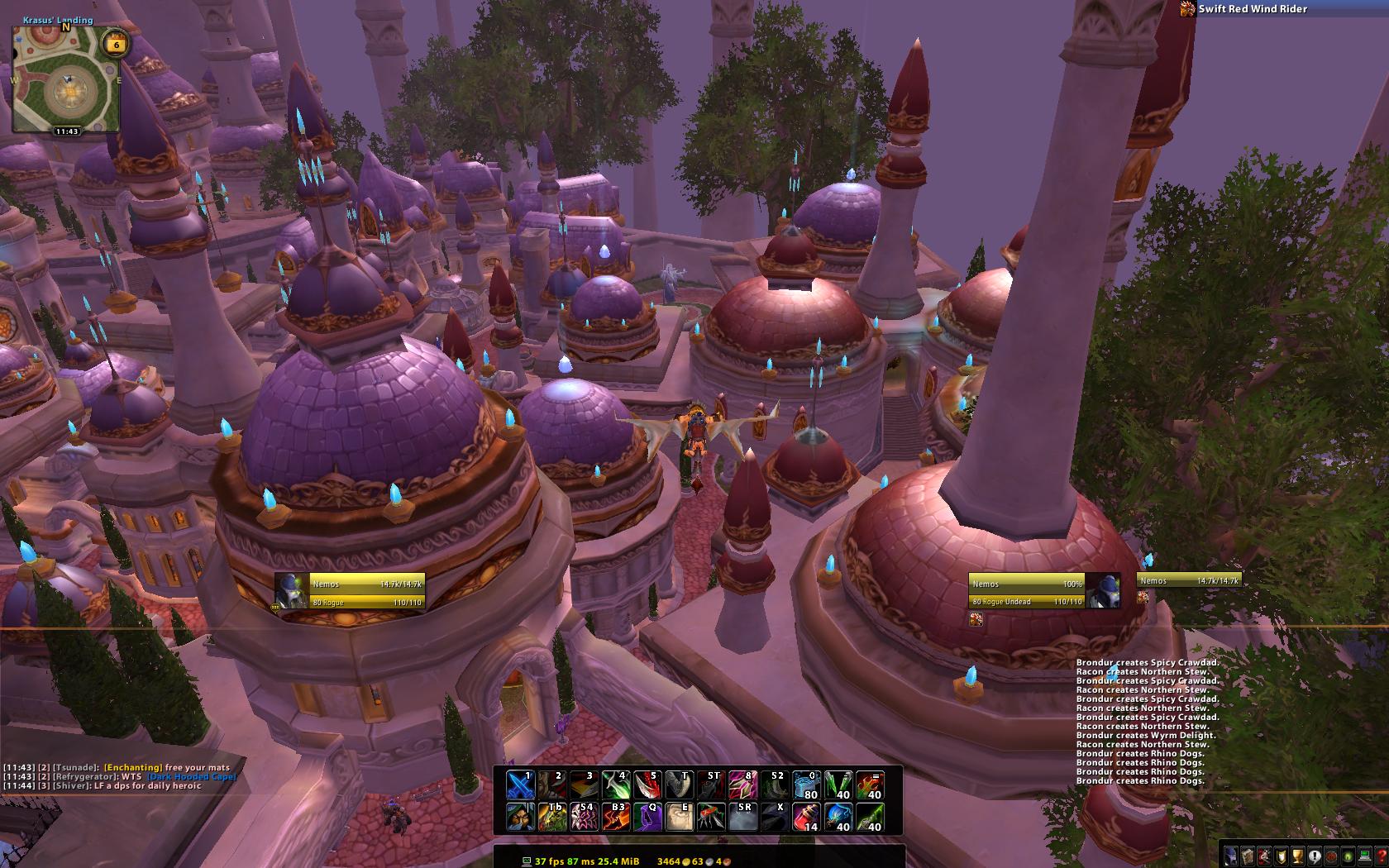Activate the crossed blue swords ability
Screen dimensions: 1389x868
tap(520, 785)
